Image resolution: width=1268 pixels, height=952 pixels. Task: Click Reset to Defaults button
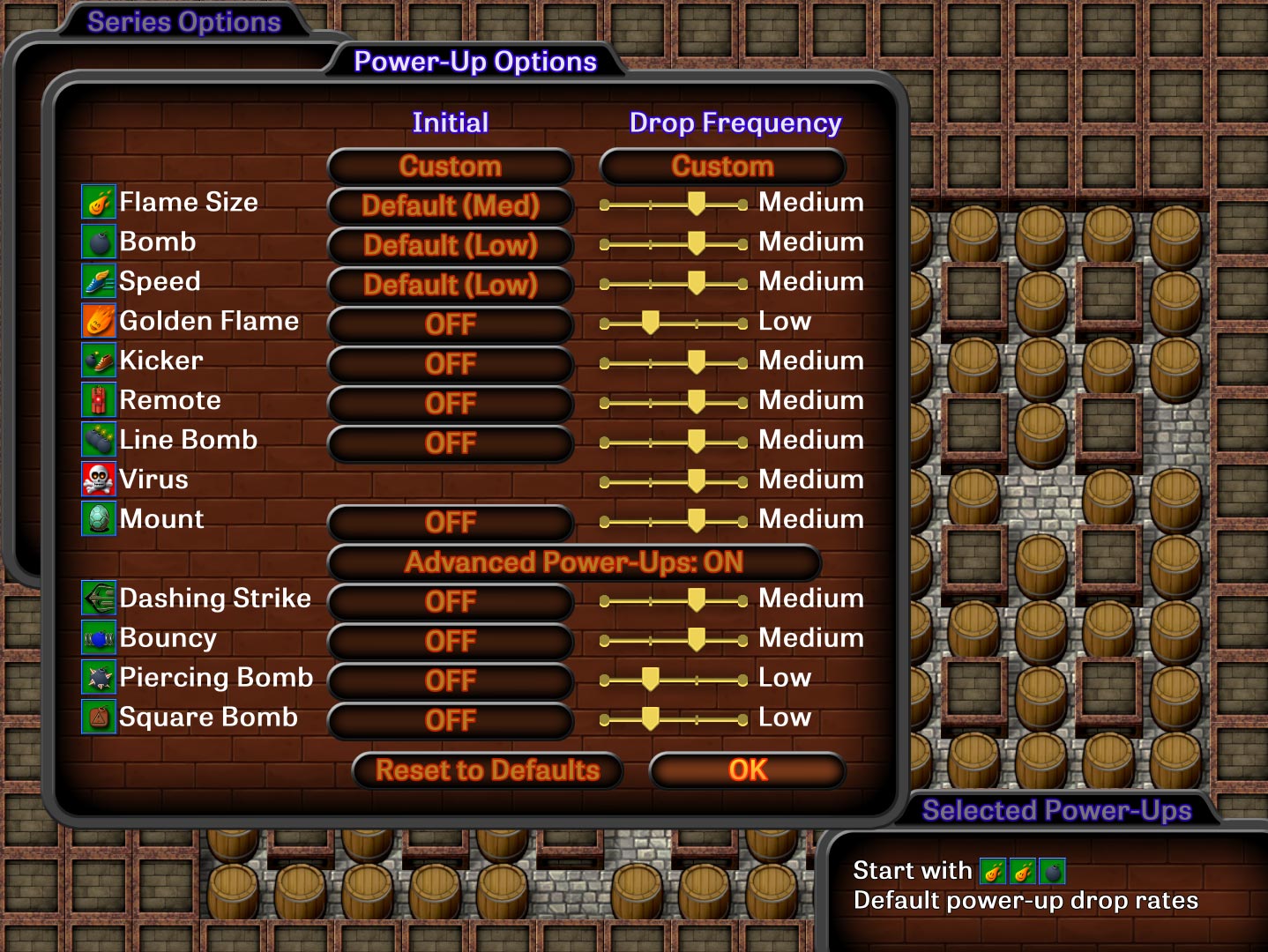tap(488, 770)
